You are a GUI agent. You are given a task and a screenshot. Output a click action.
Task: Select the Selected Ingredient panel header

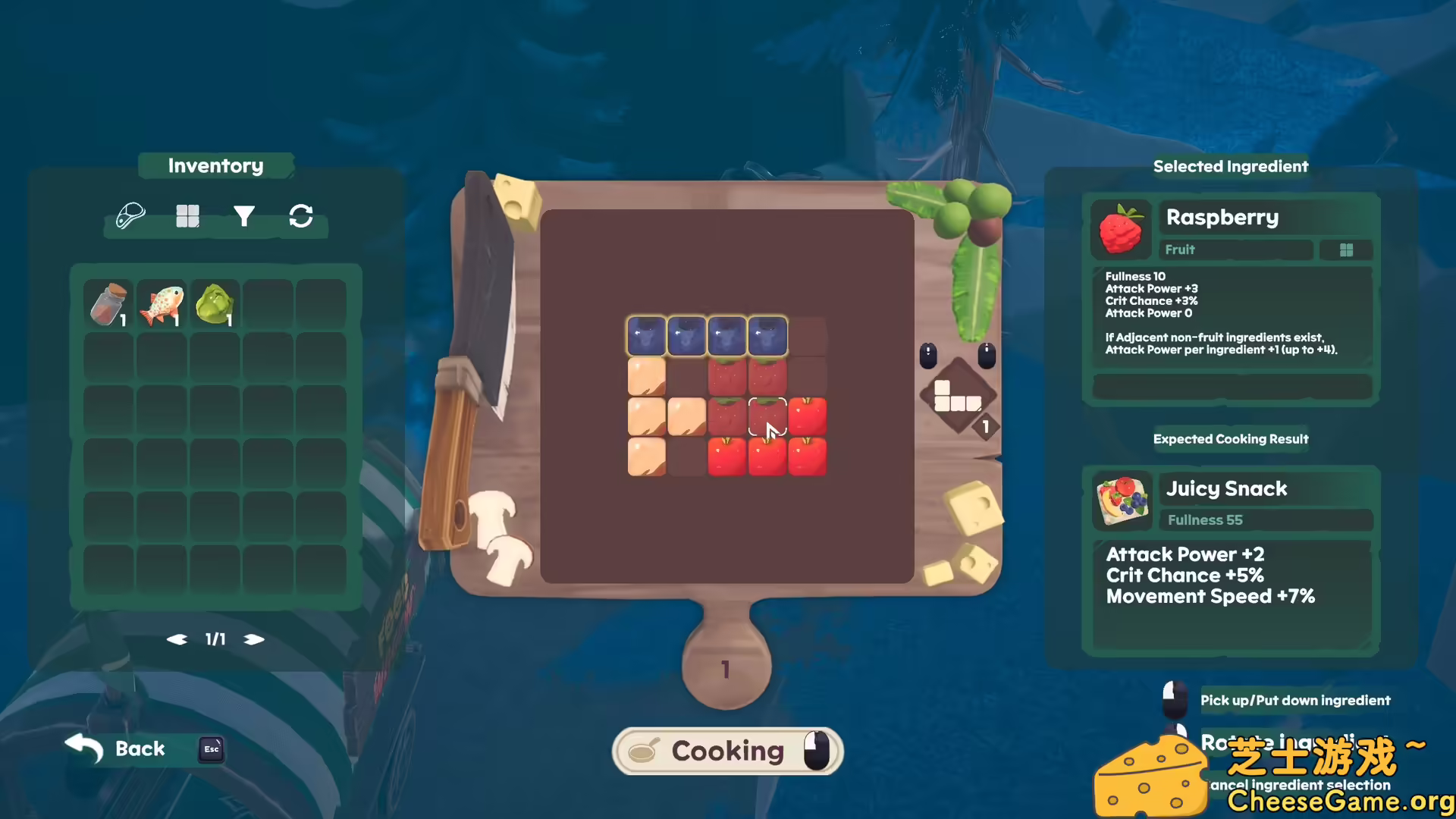click(x=1231, y=166)
